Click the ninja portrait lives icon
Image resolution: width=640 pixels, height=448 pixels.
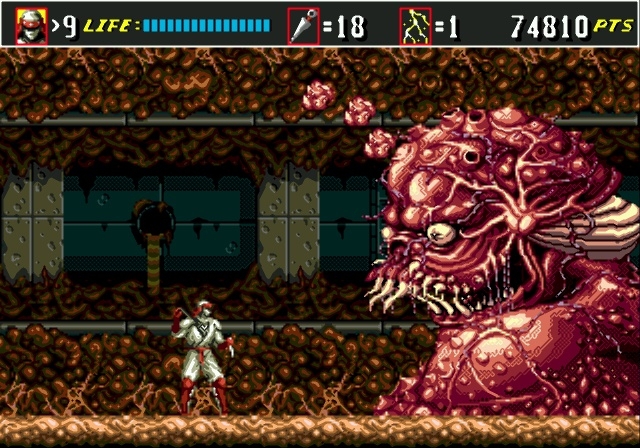point(30,24)
